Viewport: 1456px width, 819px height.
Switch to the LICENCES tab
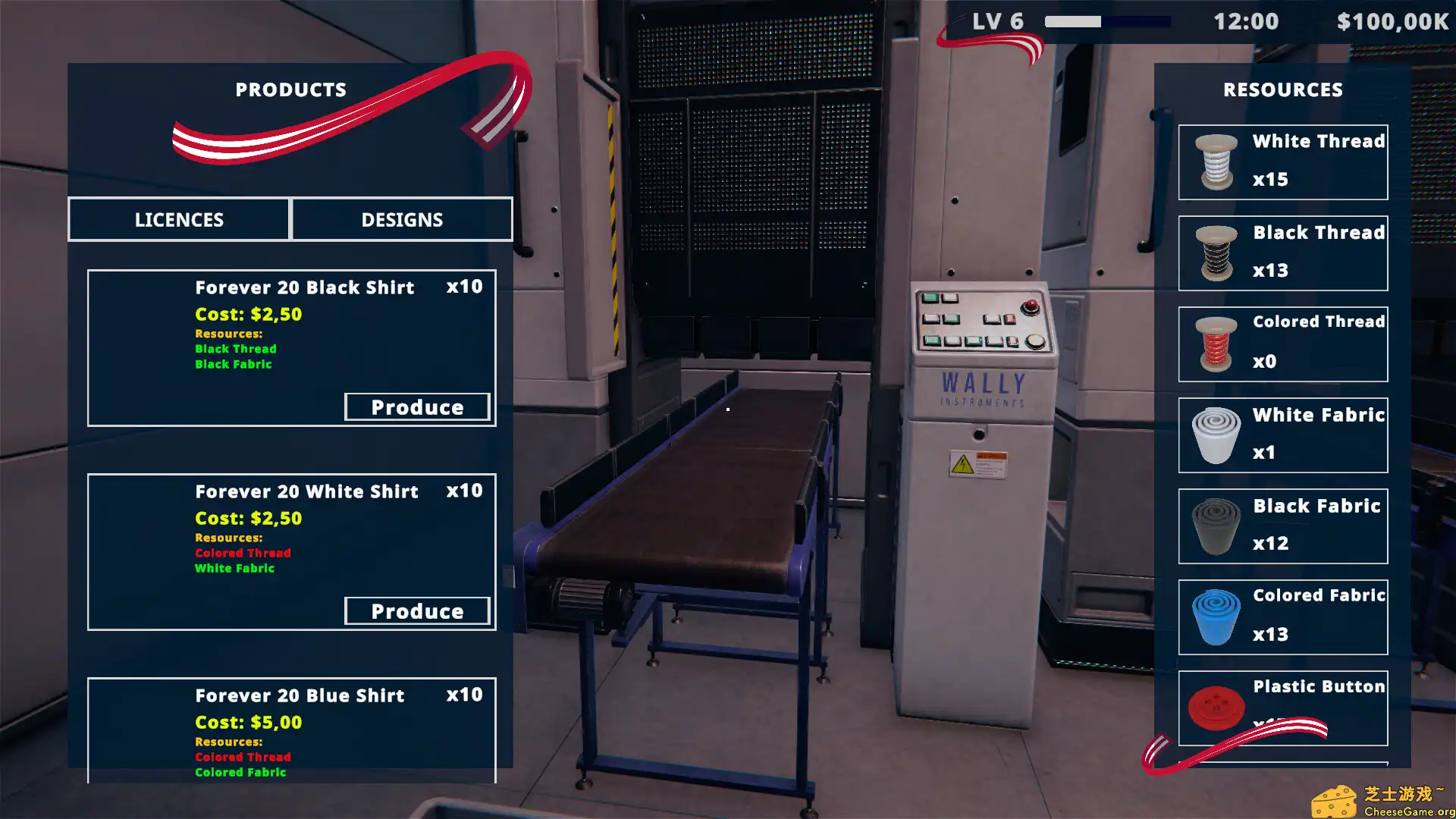[x=179, y=219]
